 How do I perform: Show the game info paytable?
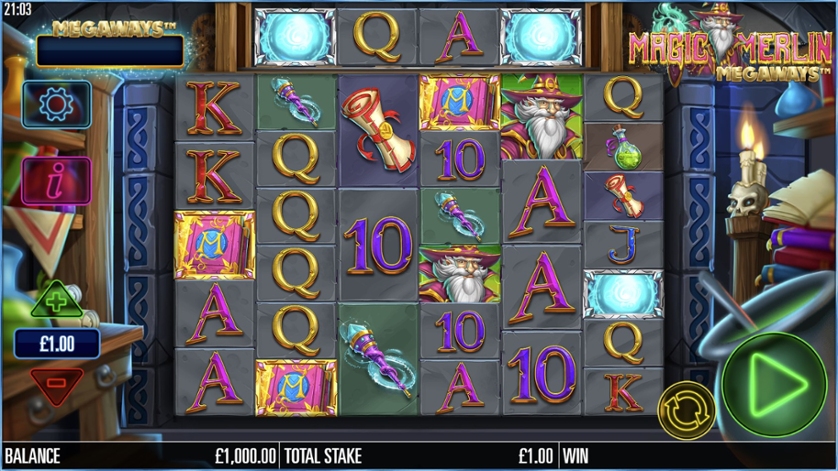(x=56, y=181)
